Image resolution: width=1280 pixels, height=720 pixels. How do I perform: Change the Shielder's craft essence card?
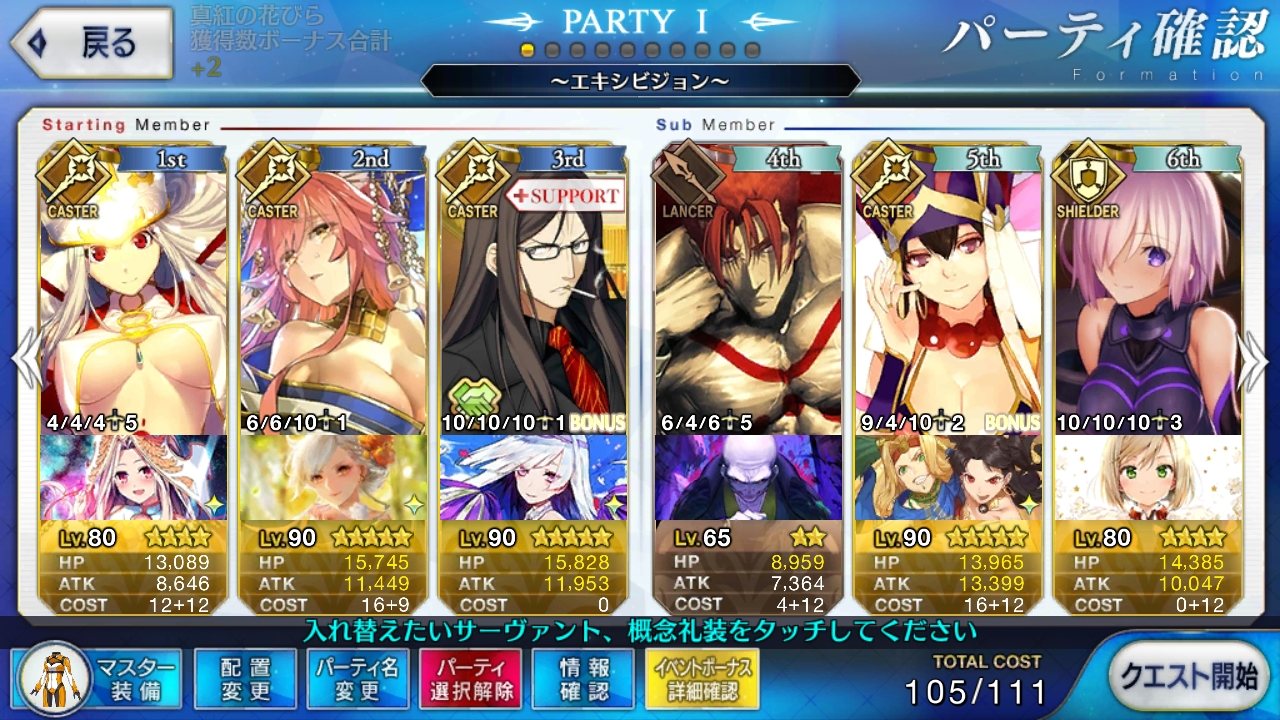click(1148, 477)
